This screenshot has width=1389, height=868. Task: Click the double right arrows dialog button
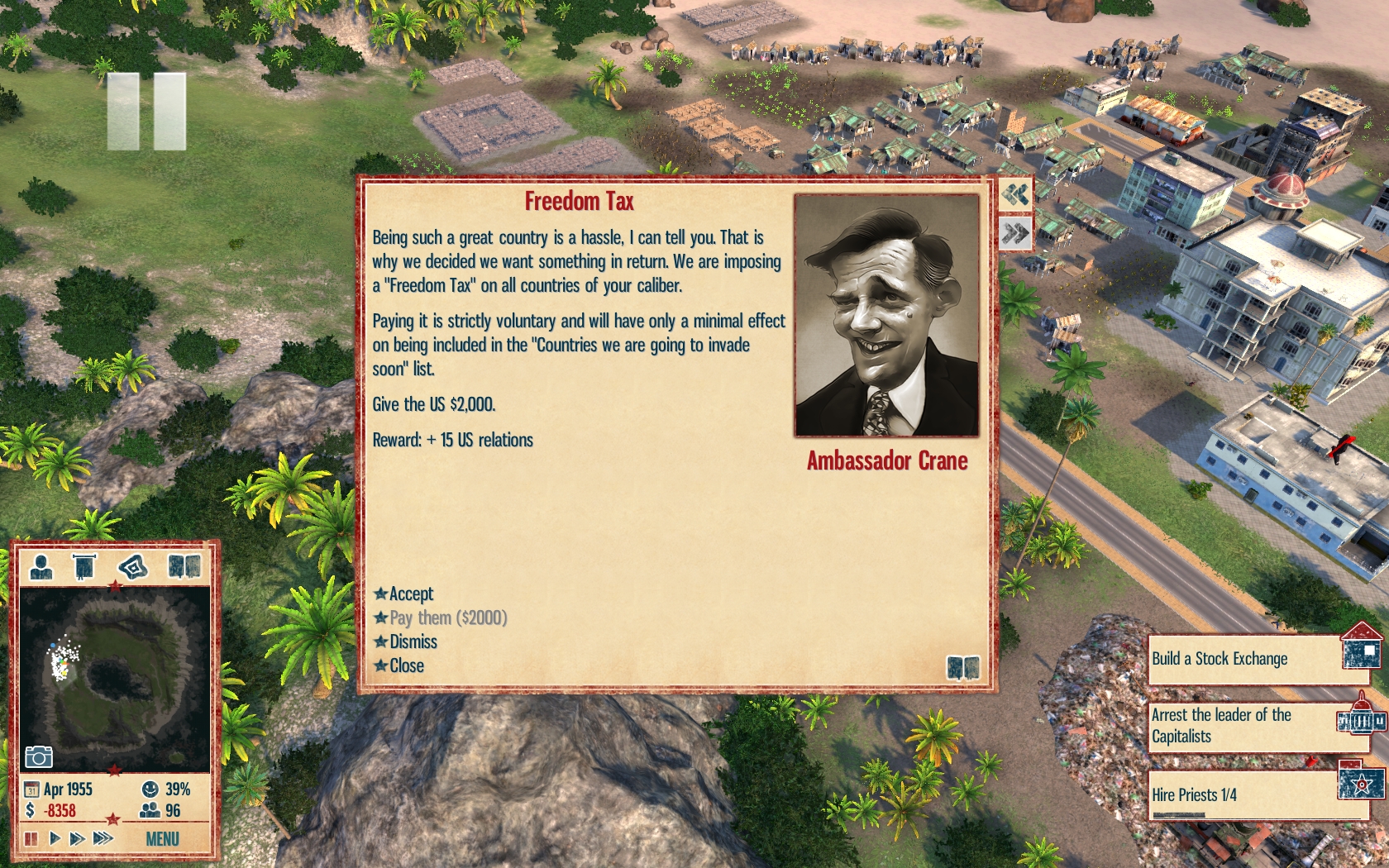1015,233
